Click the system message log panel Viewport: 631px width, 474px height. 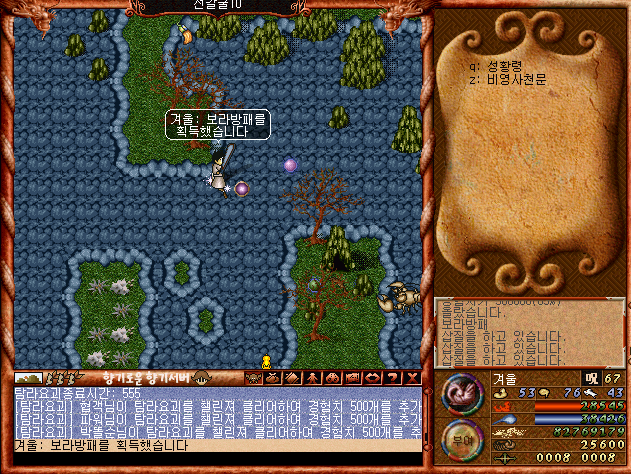(530, 332)
